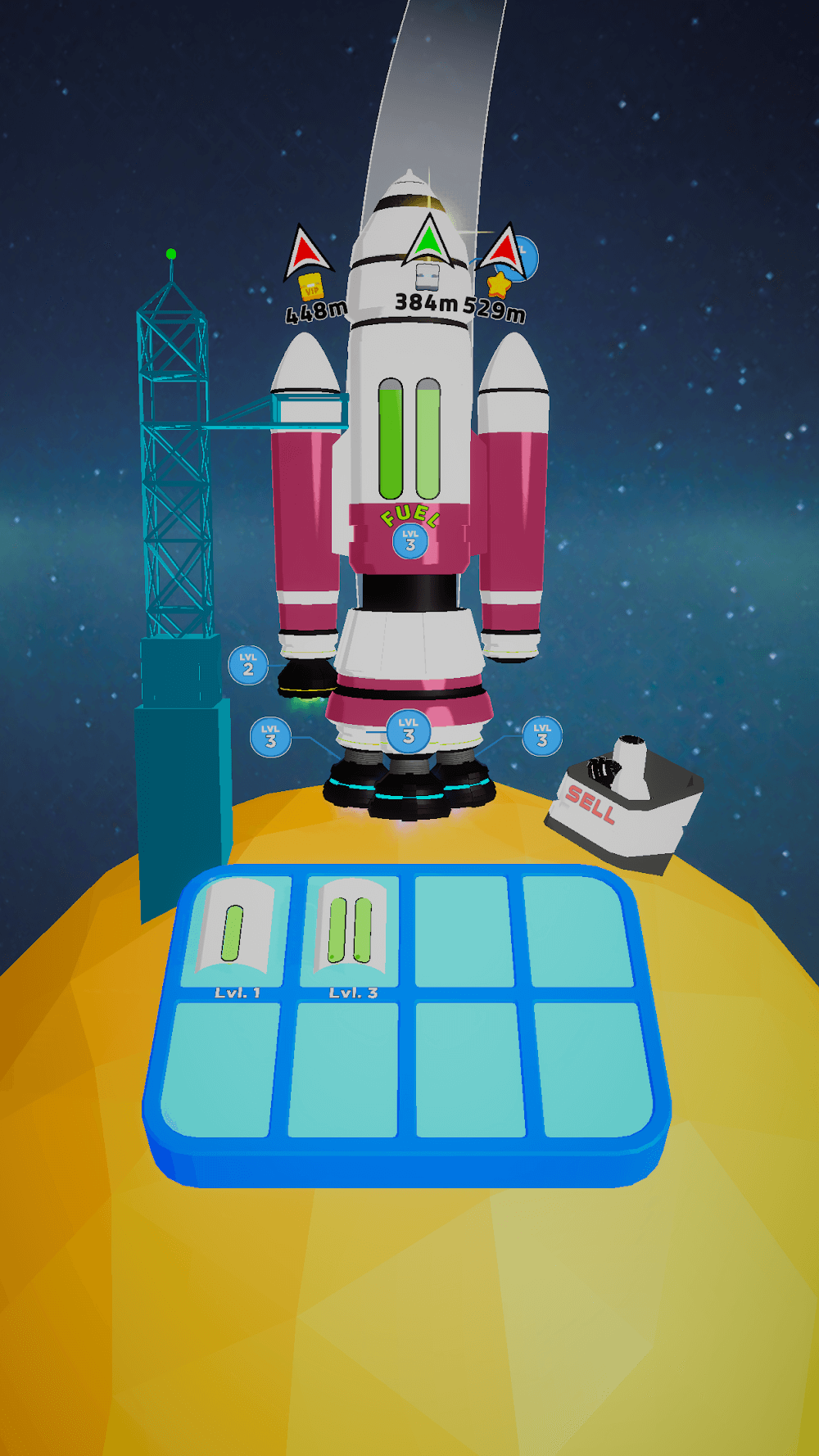Tap the LVL 3 badge under FUEL
The width and height of the screenshot is (819, 1456).
[x=410, y=541]
